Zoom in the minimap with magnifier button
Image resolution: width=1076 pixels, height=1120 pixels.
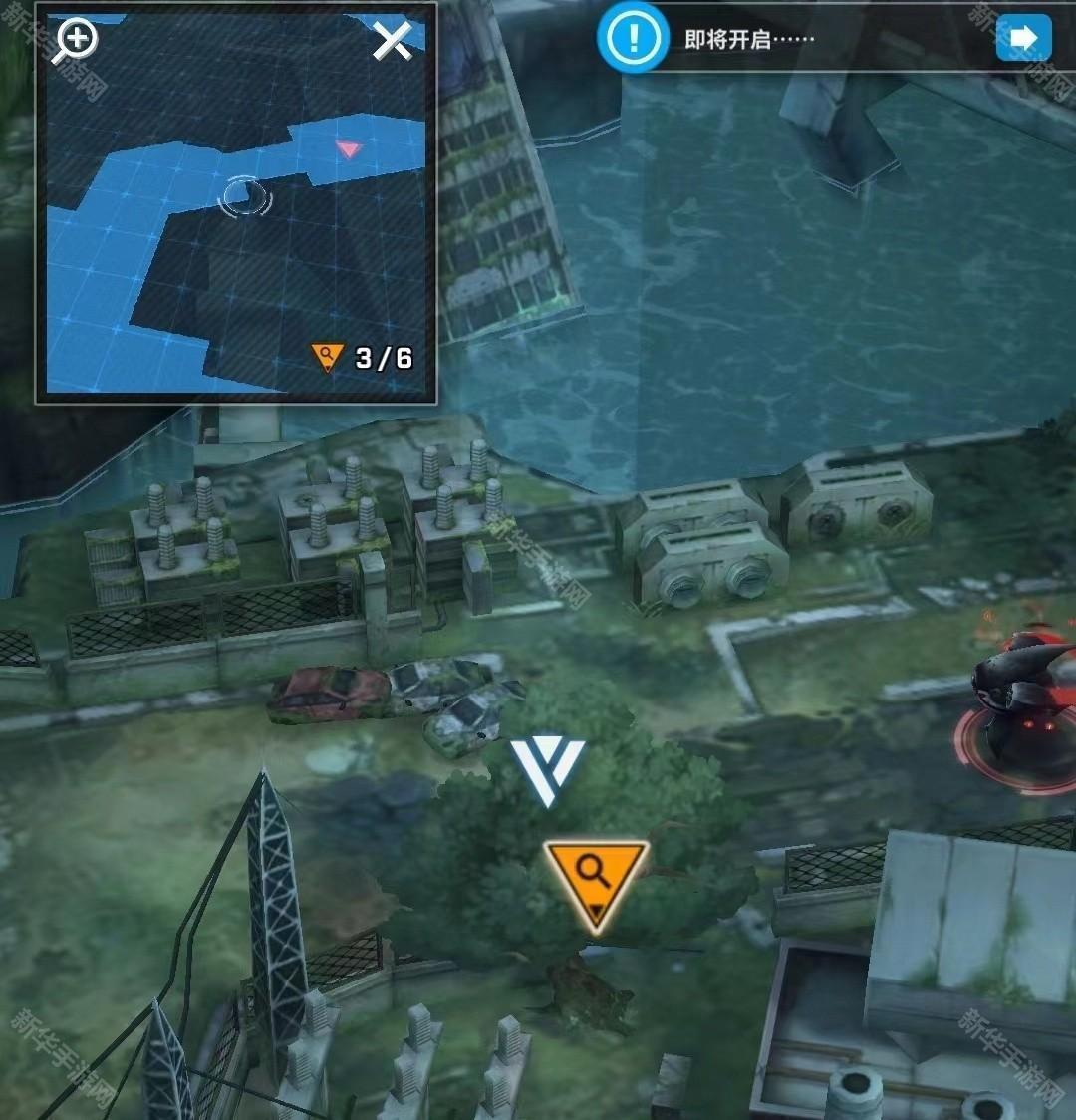click(x=76, y=40)
